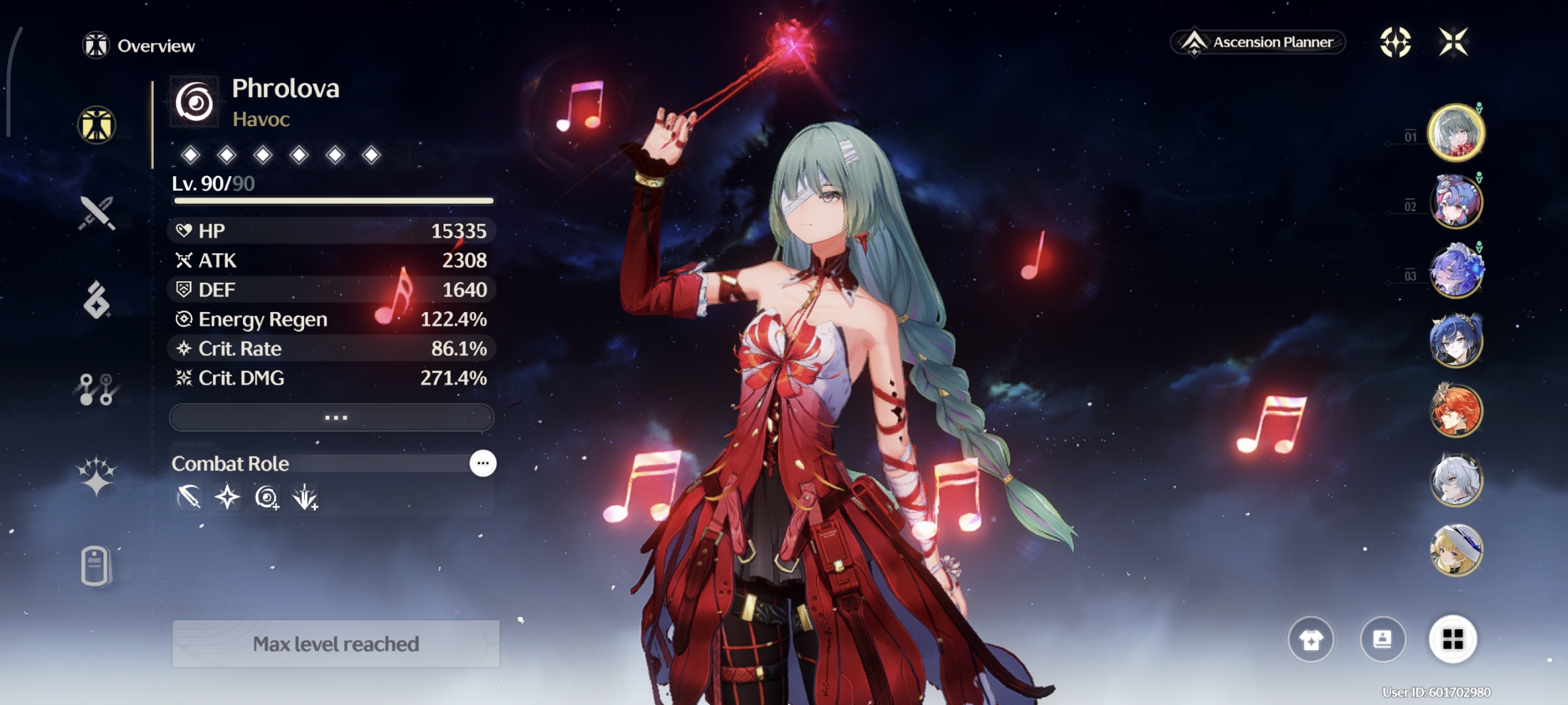Open the Ascension Planner
The width and height of the screenshot is (1568, 705).
coord(1258,42)
